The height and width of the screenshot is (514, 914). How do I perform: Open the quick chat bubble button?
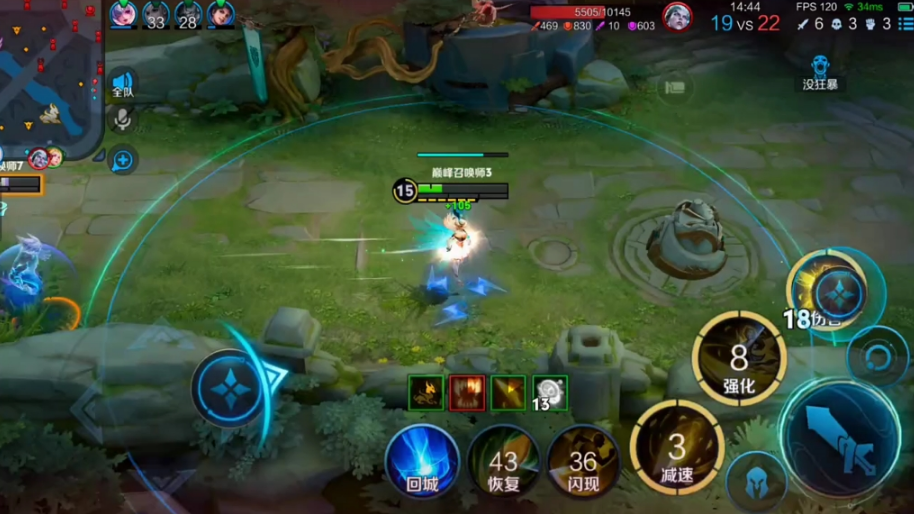pos(122,159)
